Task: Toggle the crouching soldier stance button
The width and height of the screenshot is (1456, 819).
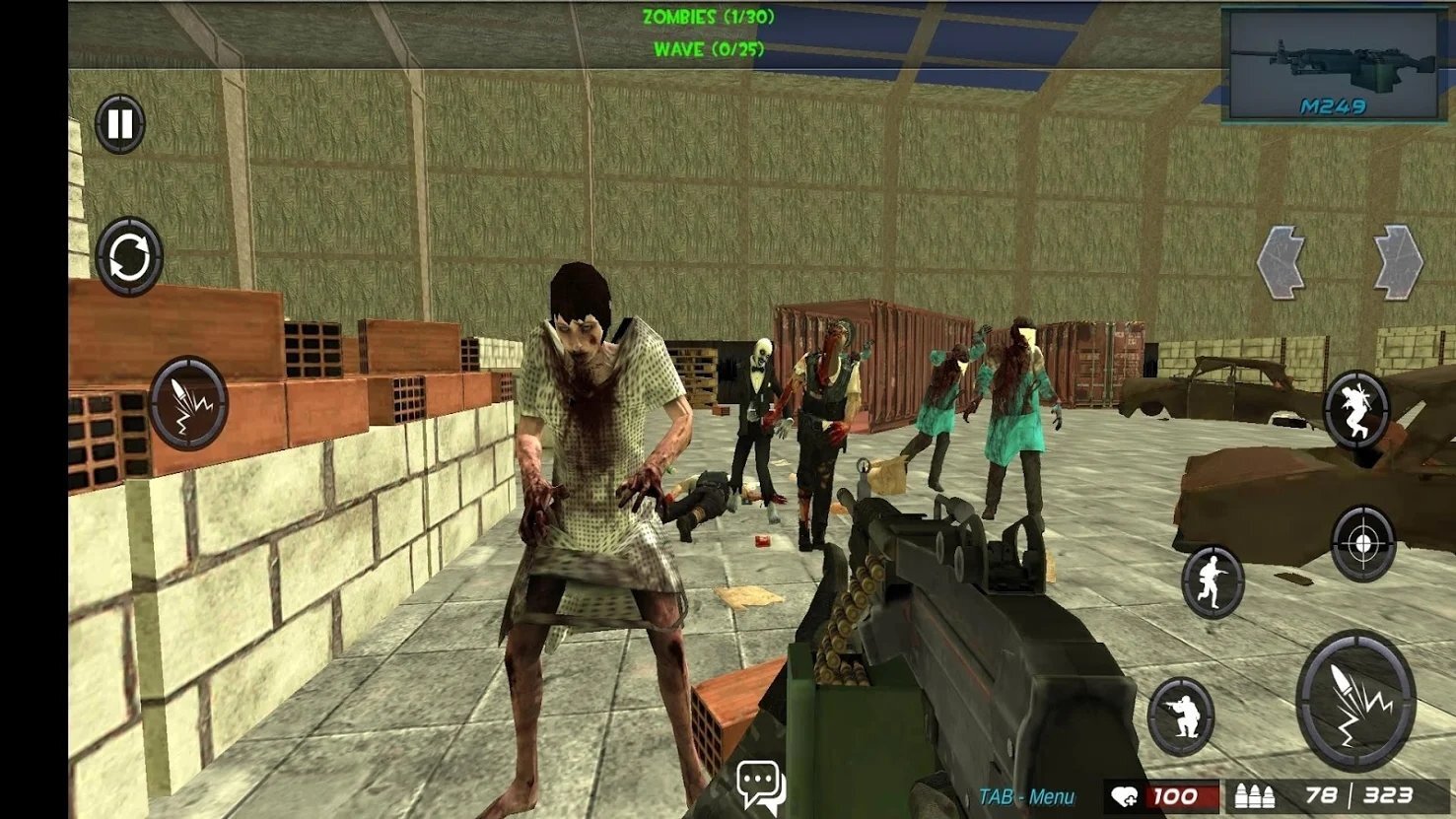Action: pyautogui.click(x=1181, y=717)
